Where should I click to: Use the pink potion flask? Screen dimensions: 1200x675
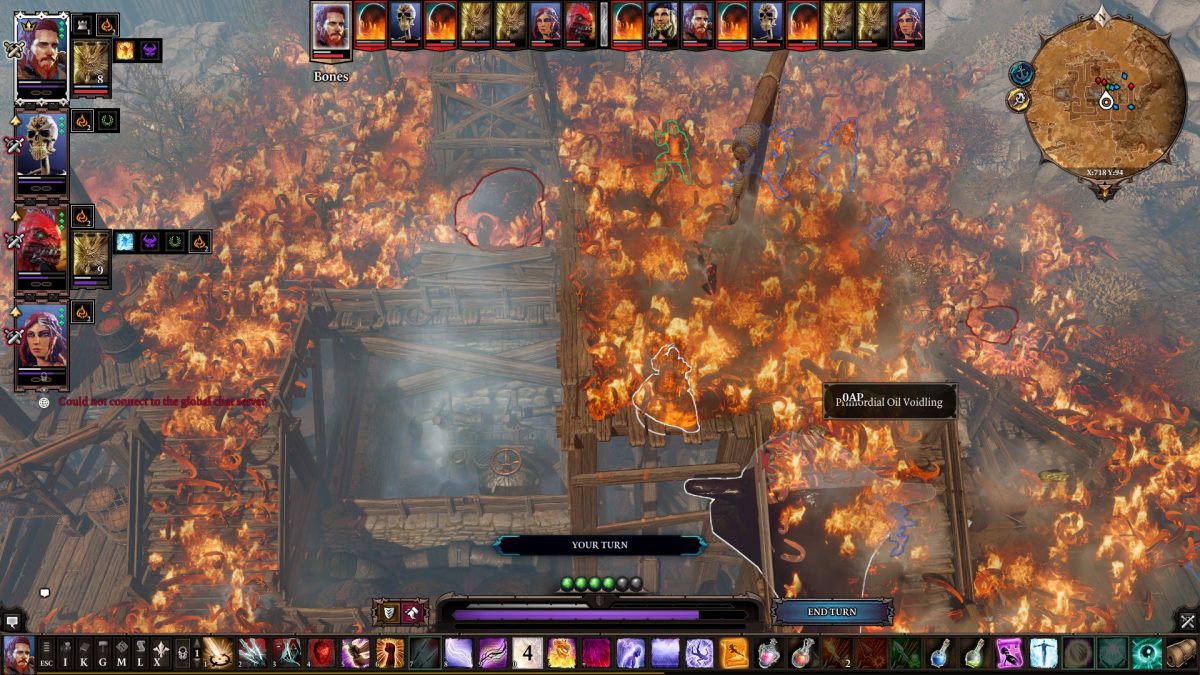coord(769,653)
